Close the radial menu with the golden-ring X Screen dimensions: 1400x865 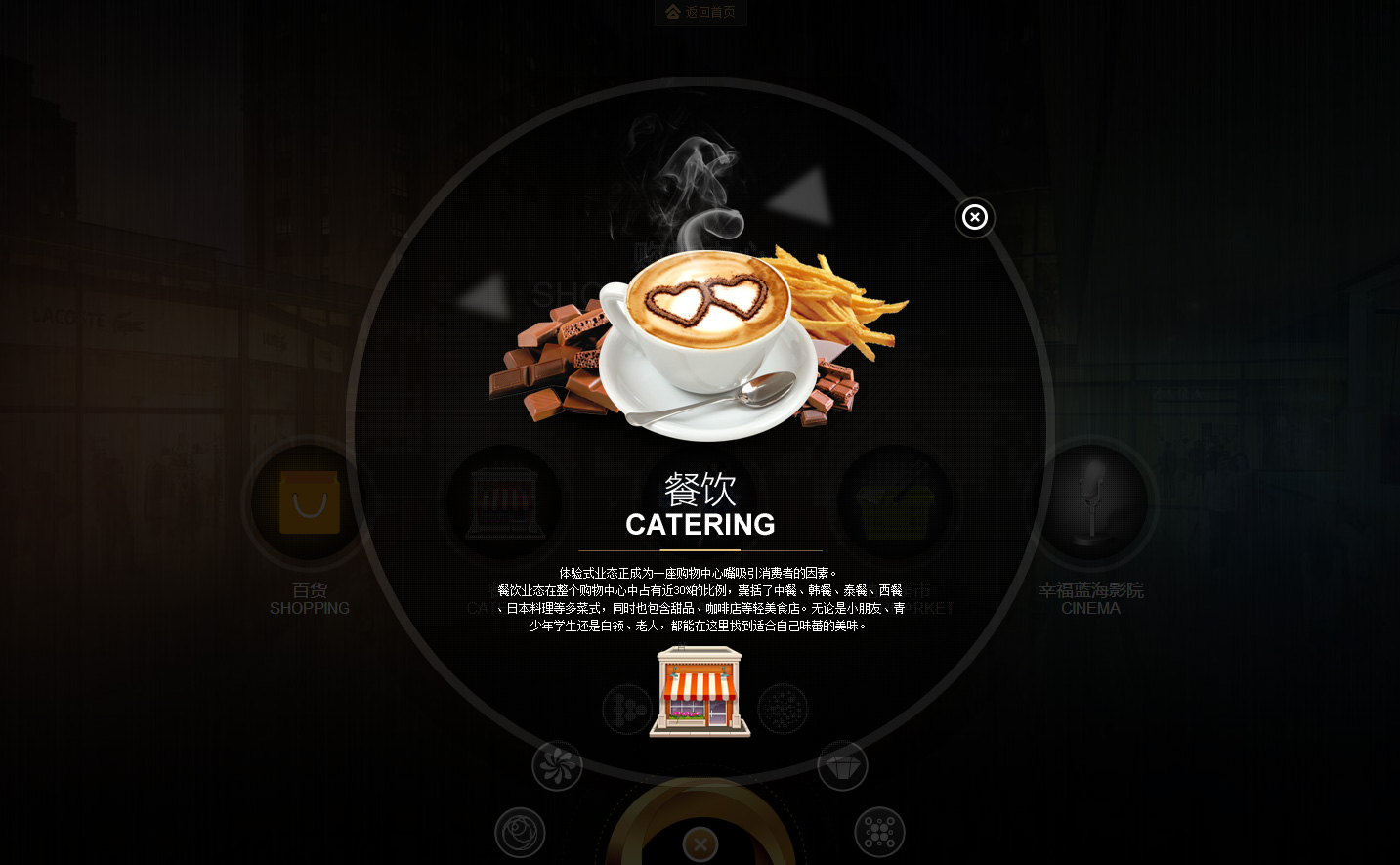point(700,844)
